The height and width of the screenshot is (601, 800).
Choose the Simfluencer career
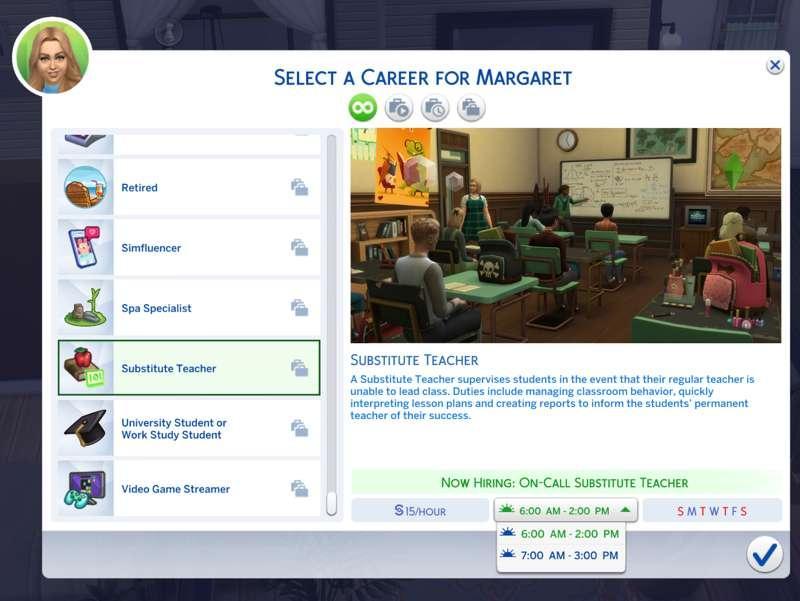[x=188, y=248]
